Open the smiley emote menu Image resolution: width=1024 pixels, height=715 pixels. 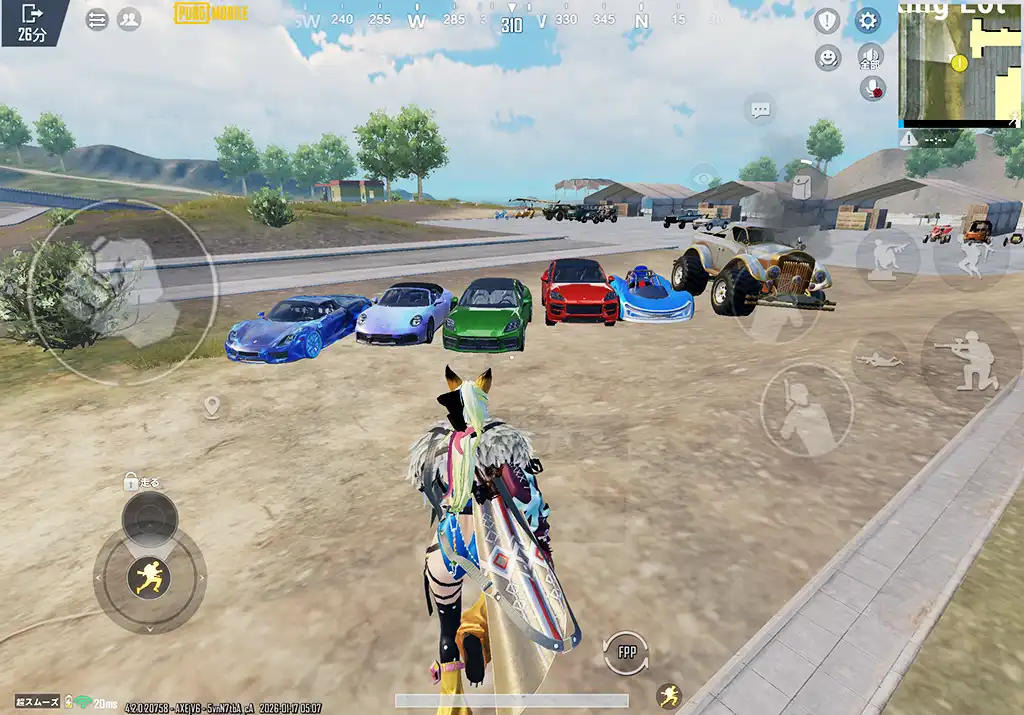828,57
